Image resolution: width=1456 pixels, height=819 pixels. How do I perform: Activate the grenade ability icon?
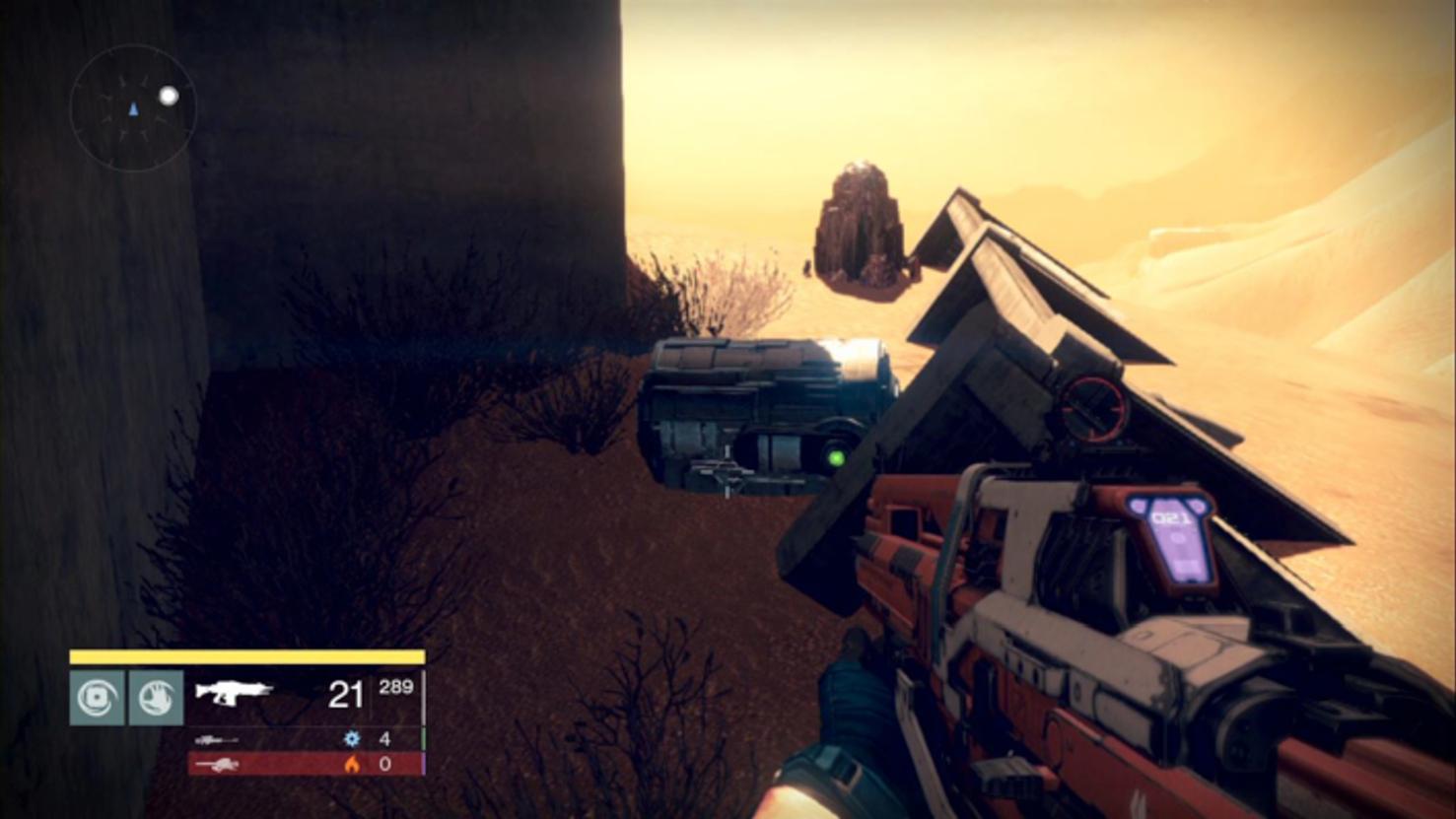pyautogui.click(x=97, y=698)
